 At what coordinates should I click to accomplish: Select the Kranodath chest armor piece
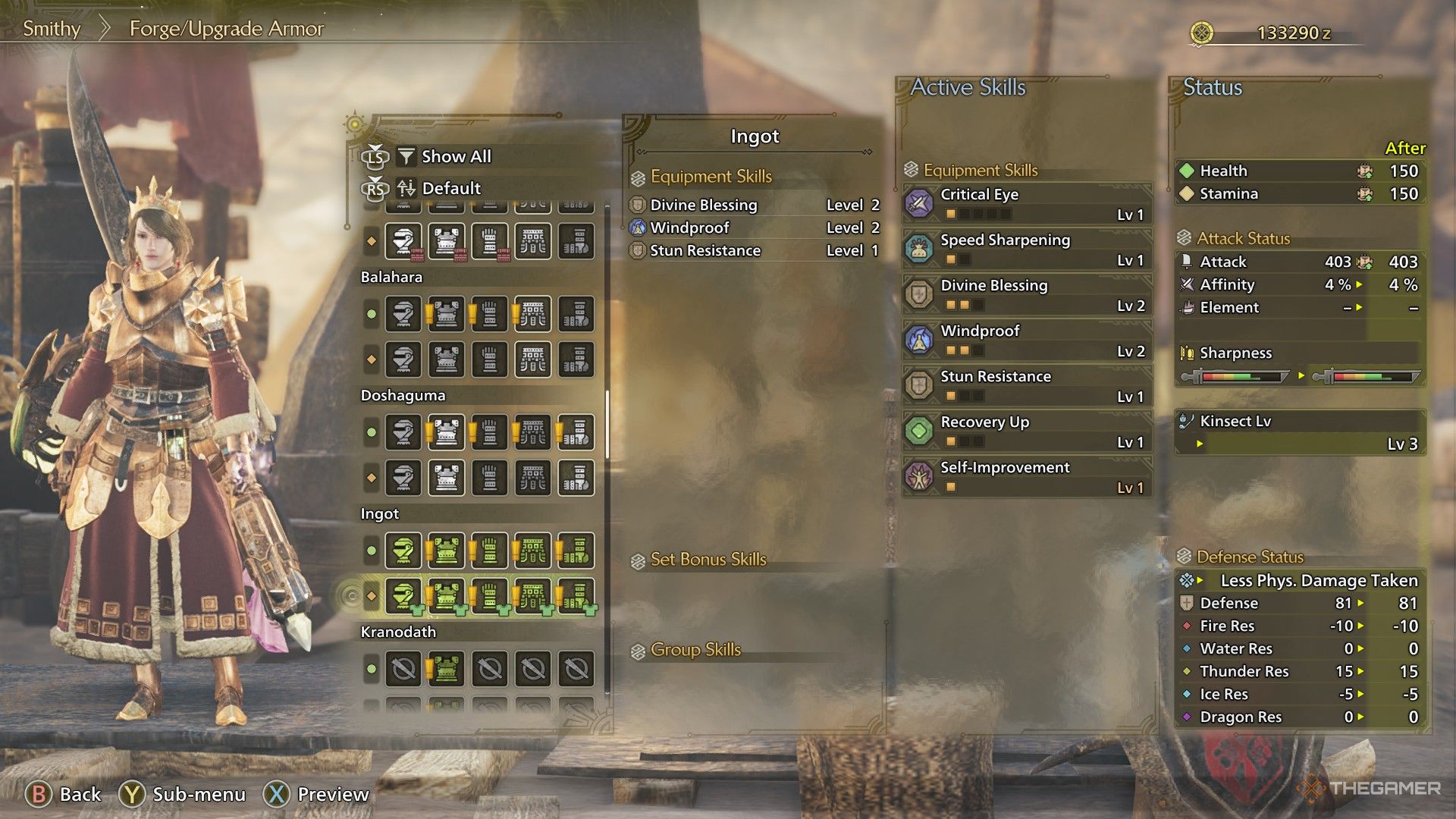click(446, 669)
